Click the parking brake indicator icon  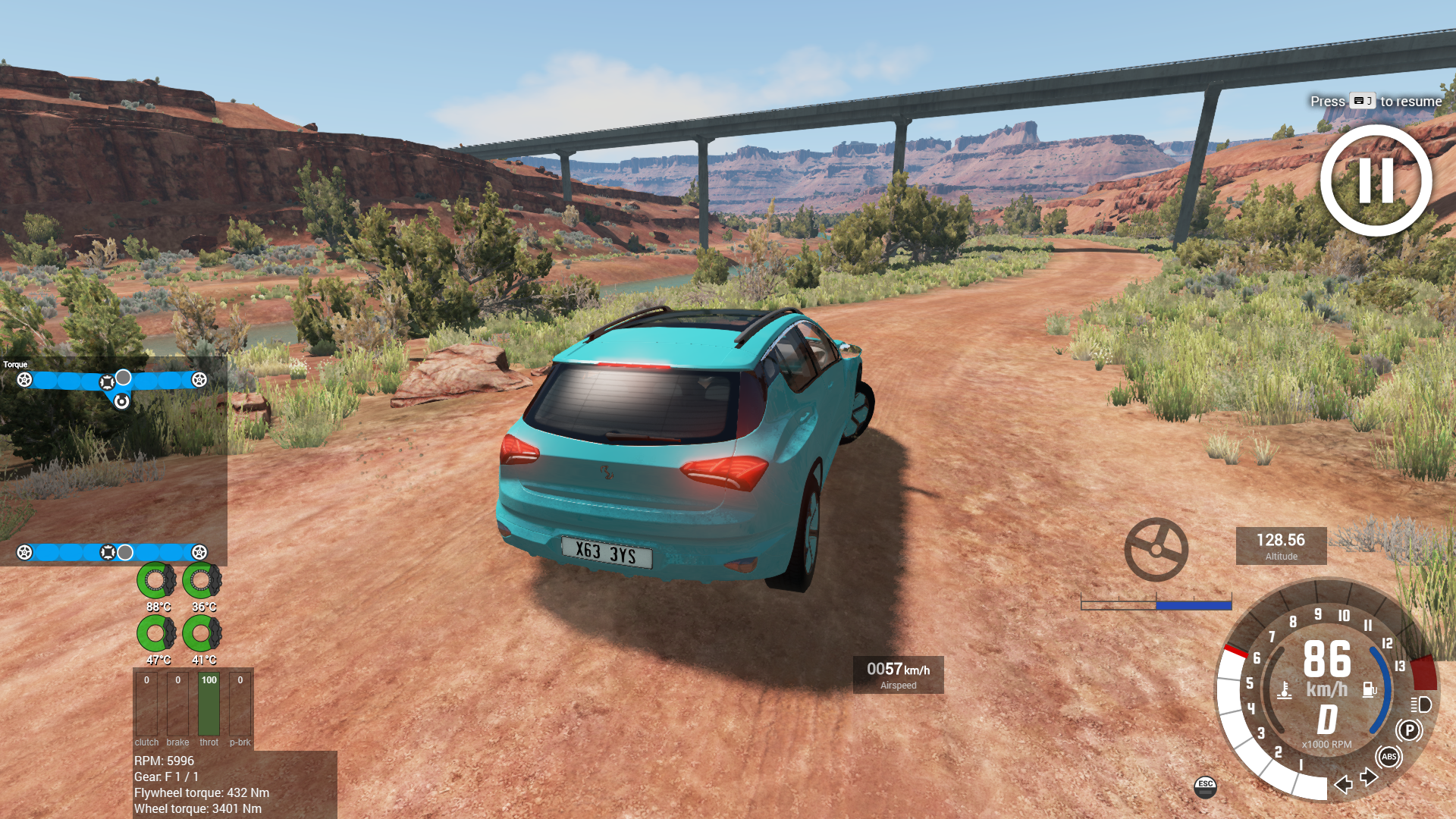click(x=1409, y=730)
